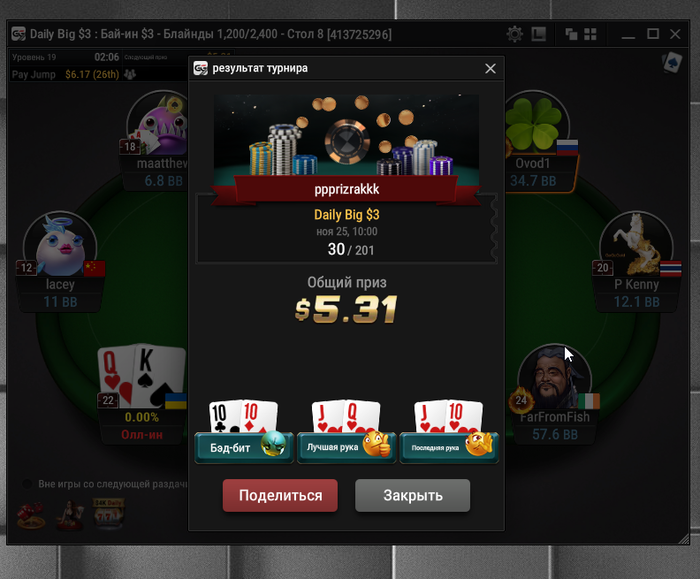This screenshot has height=579, width=700.
Task: Select player lacey's avatar
Action: 61,247
